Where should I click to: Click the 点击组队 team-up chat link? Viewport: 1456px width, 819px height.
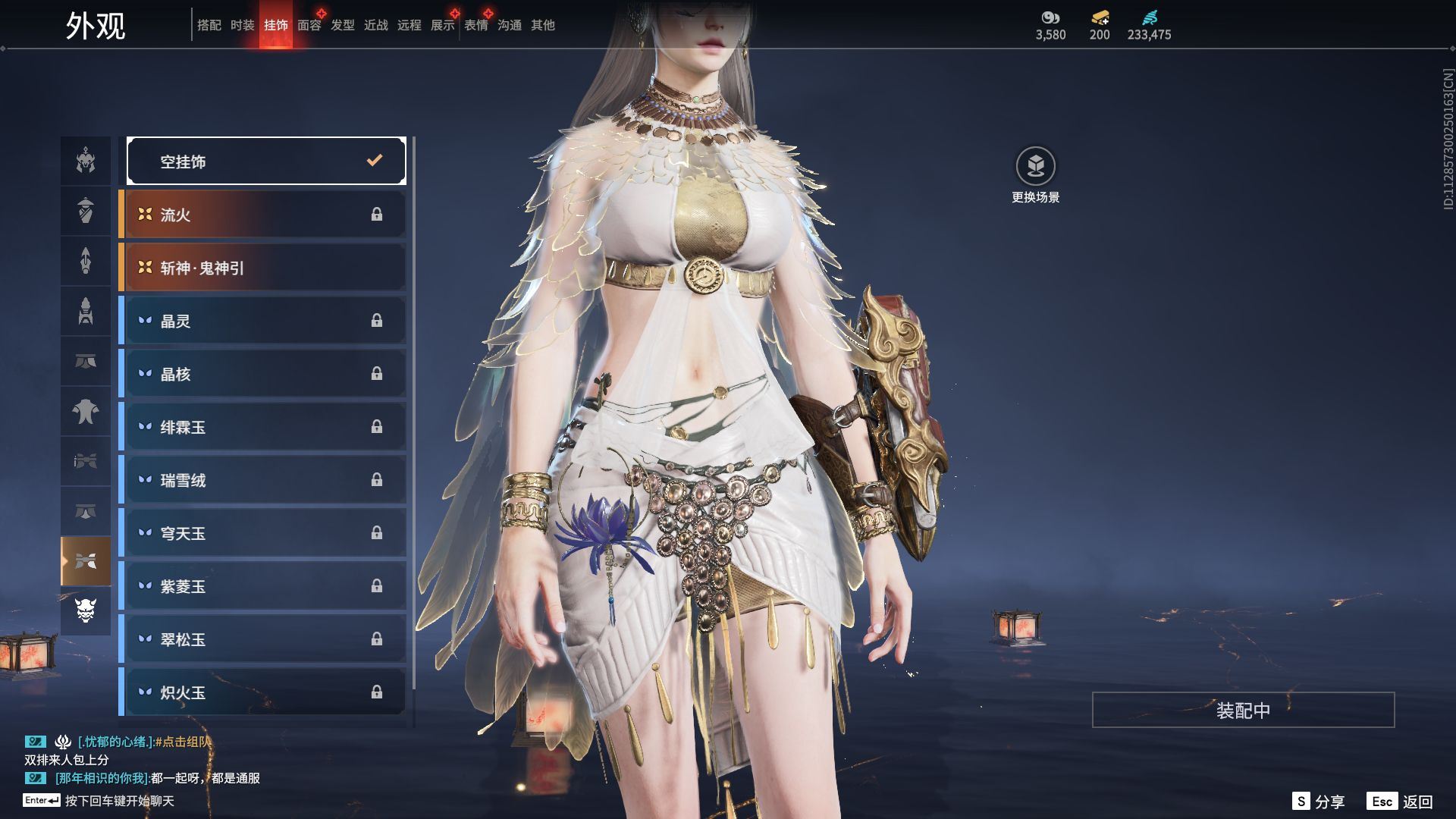pos(183,742)
